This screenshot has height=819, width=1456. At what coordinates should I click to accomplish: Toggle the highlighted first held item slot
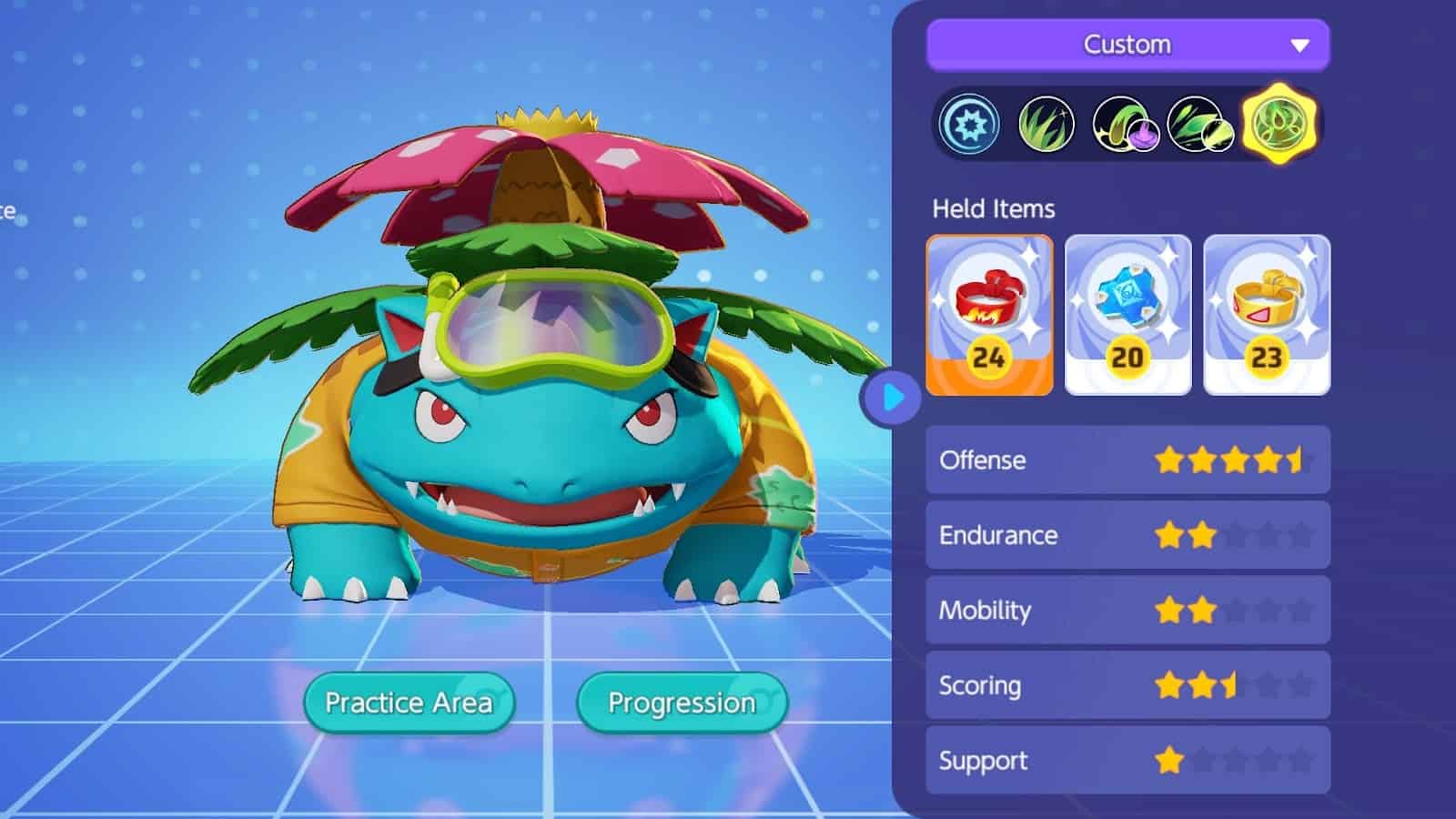click(990, 314)
